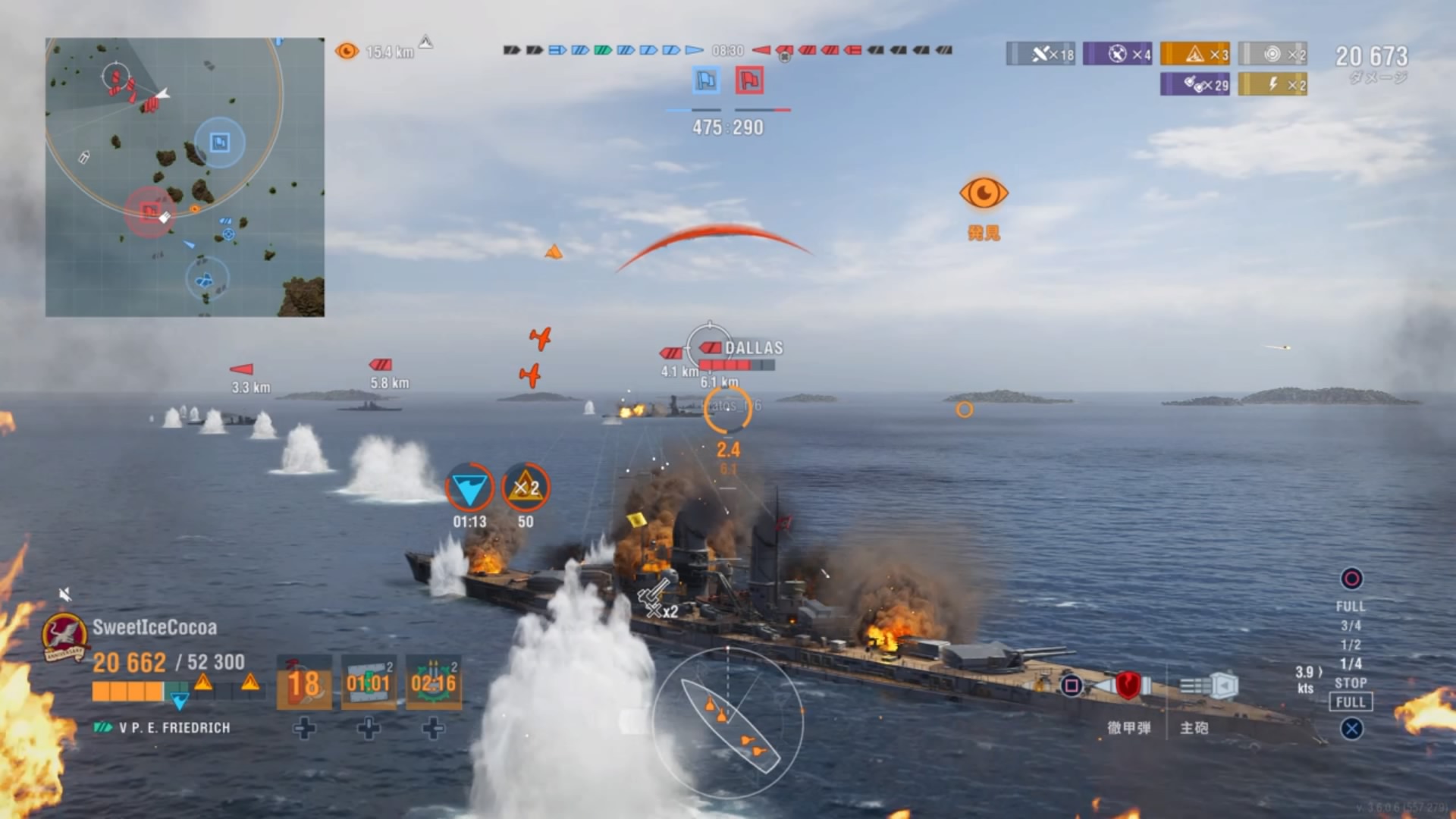Set throttle to 1/2 speed
This screenshot has height=819, width=1456.
tap(1350, 645)
